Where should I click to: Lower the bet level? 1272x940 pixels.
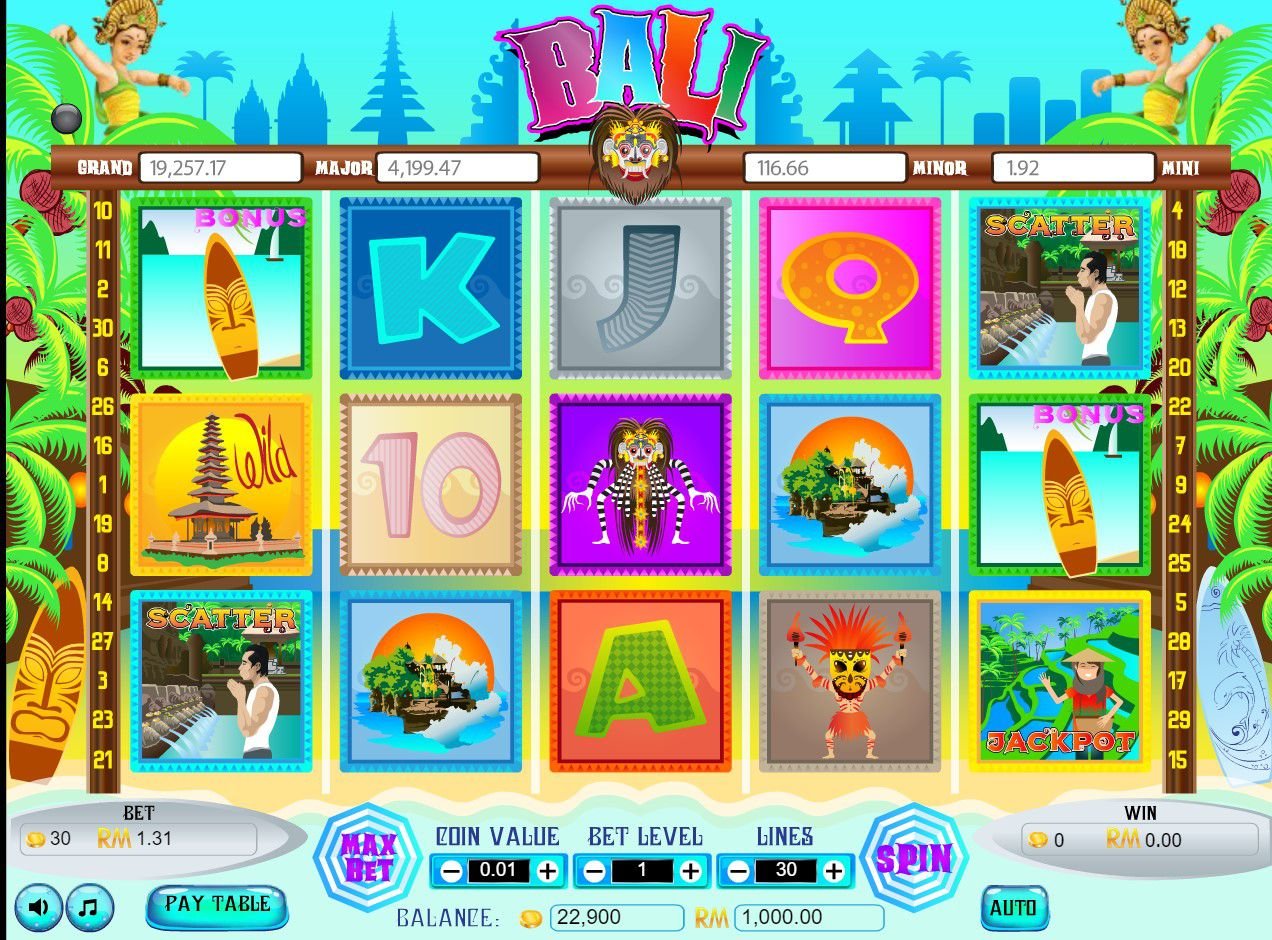tap(595, 871)
